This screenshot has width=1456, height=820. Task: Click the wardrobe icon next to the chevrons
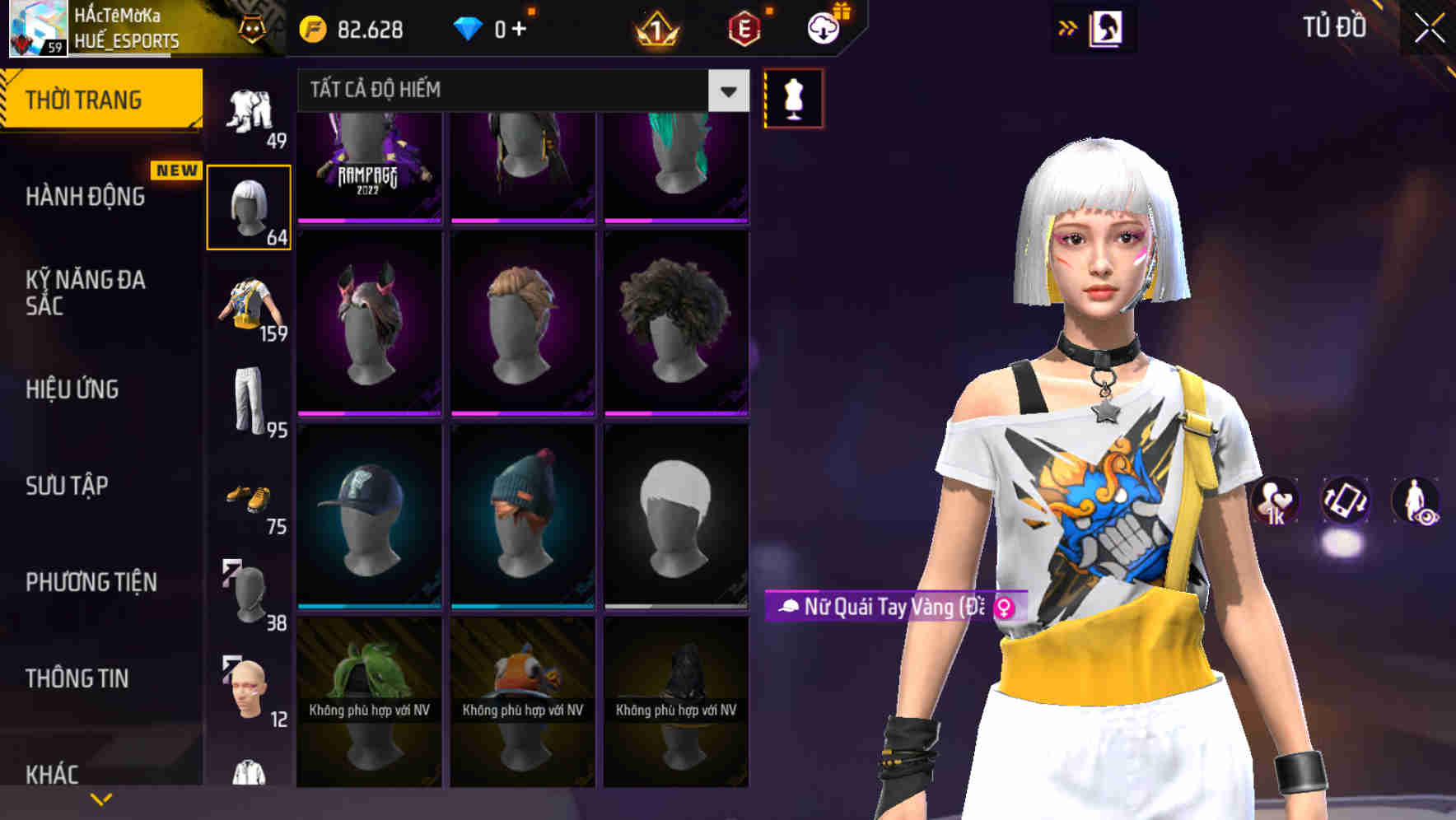[1108, 27]
